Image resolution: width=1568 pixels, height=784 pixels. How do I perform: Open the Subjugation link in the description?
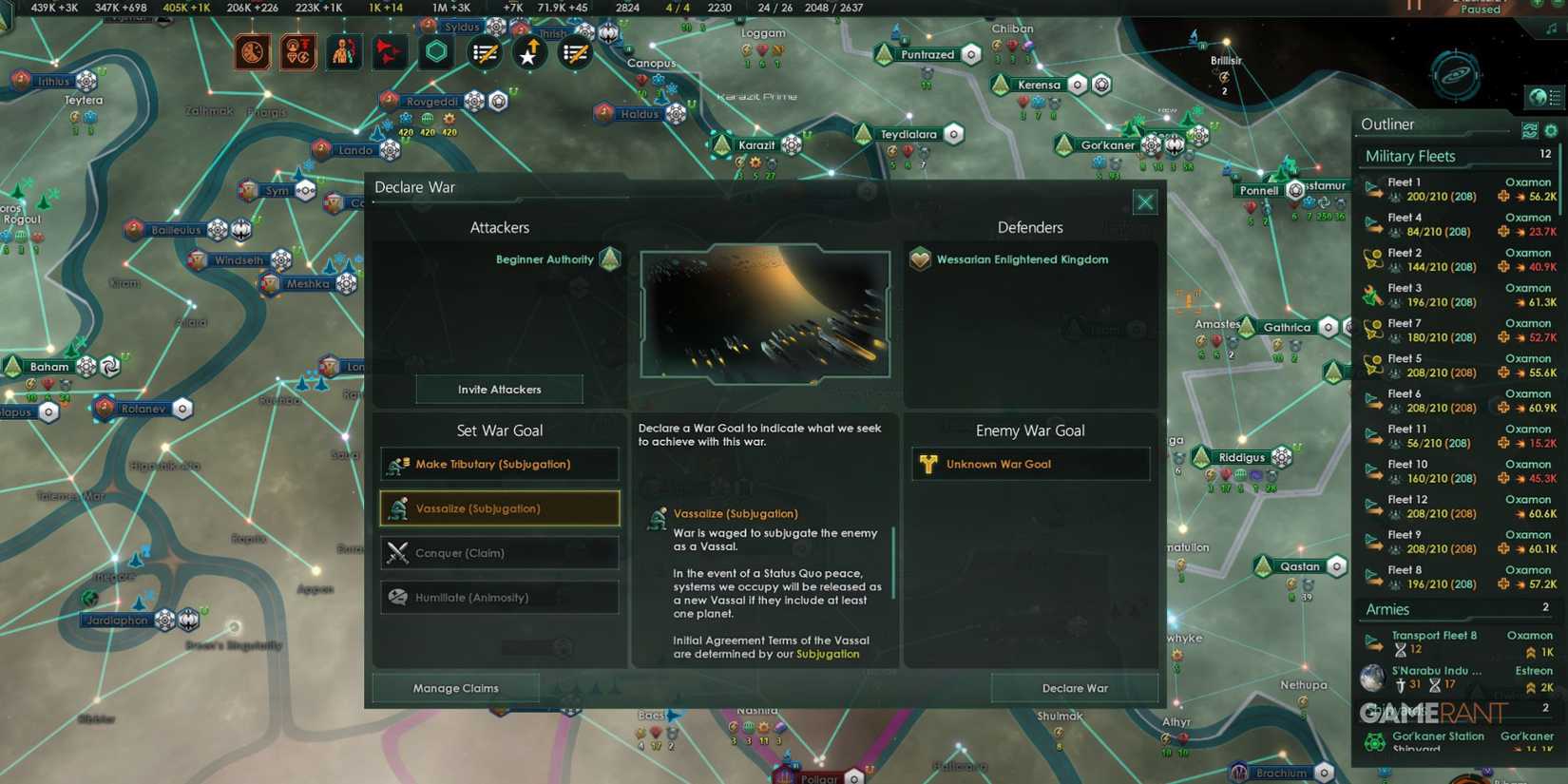828,654
